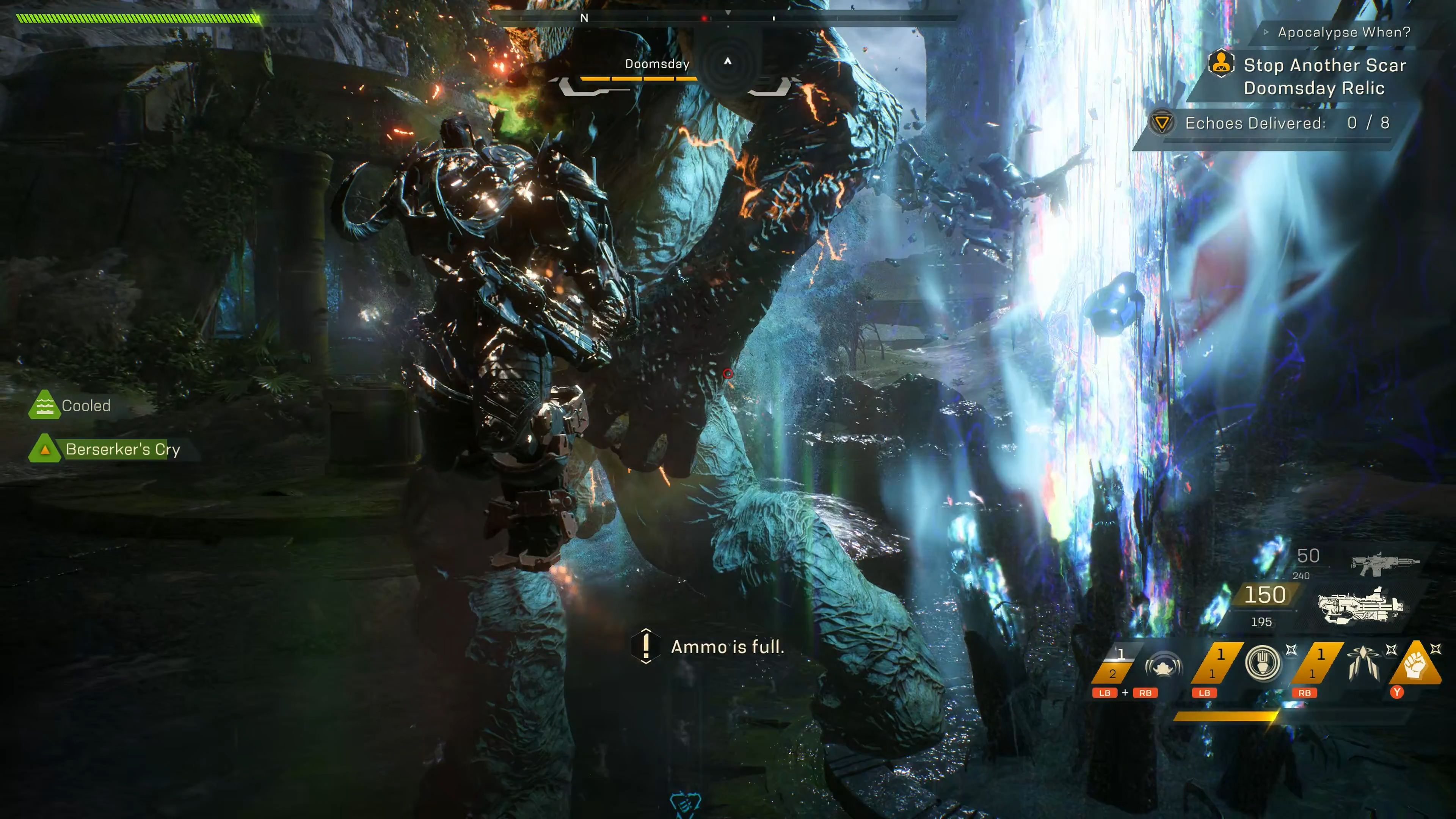This screenshot has height=819, width=1456.
Task: Click the compass strip north marker
Action: (x=584, y=18)
